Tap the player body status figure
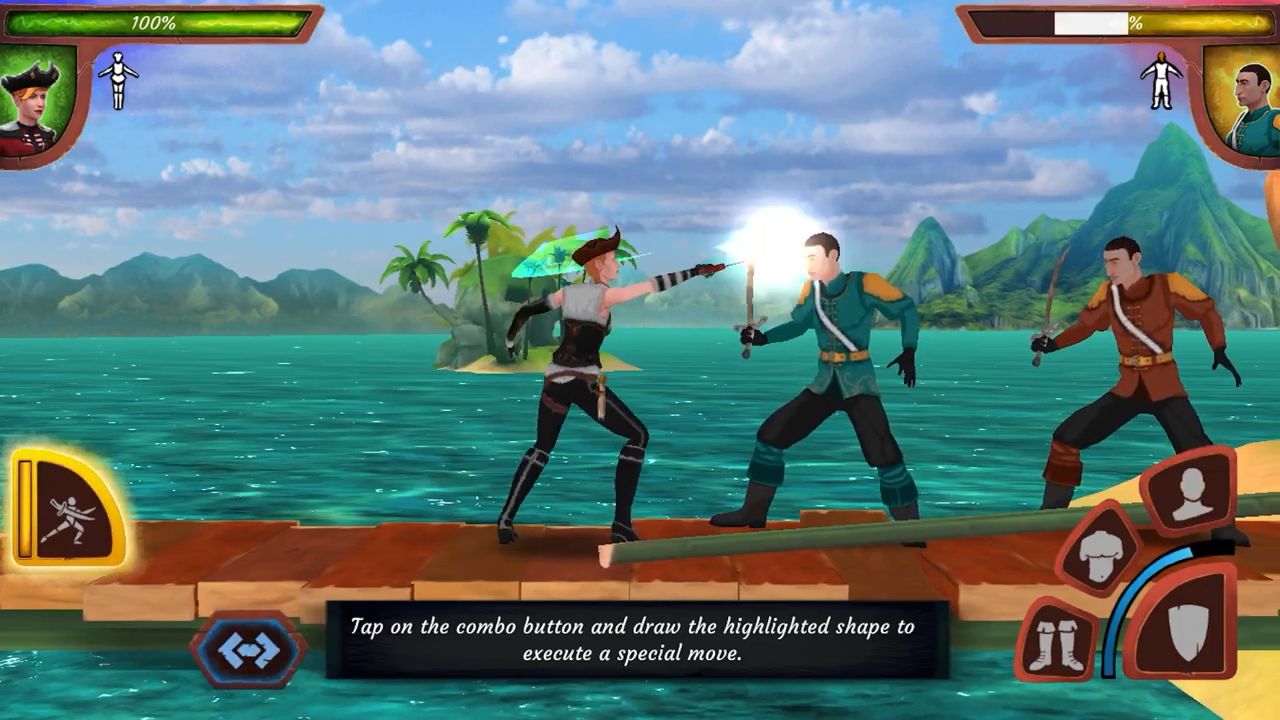The width and height of the screenshot is (1280, 720). 118,79
